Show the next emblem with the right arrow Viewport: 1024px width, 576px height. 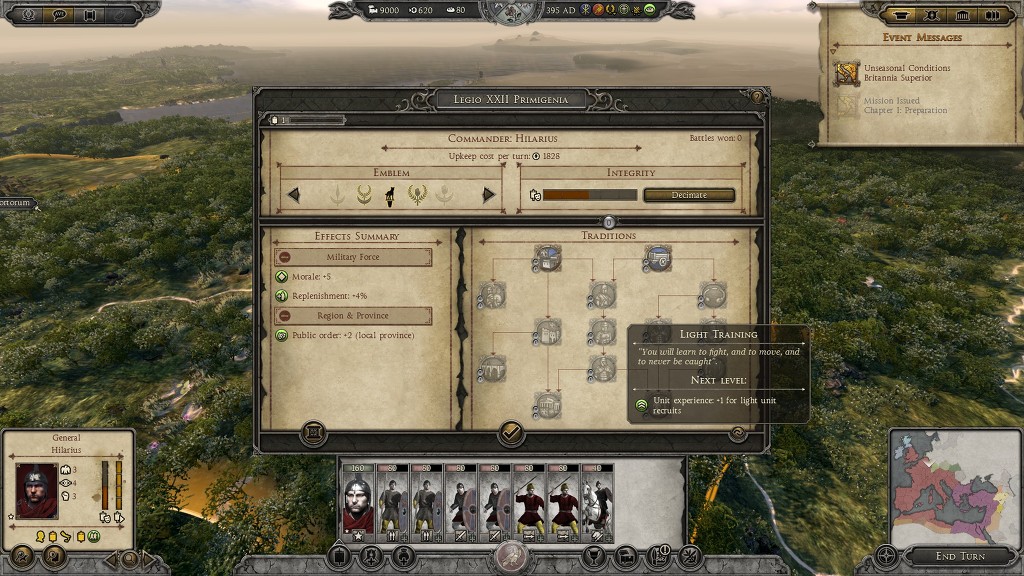point(489,195)
